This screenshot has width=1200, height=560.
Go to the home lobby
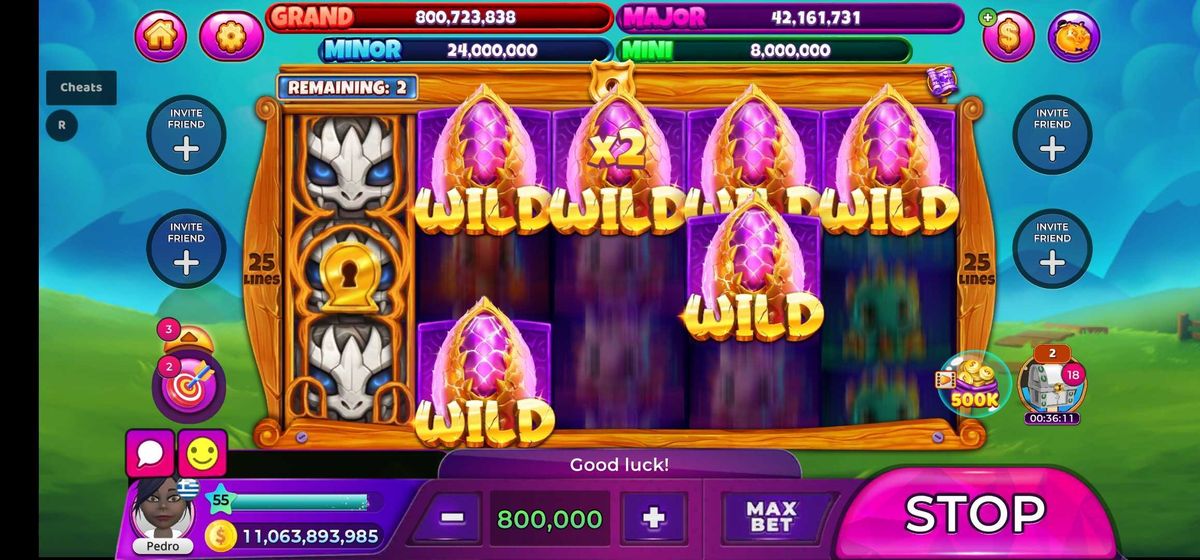[161, 36]
